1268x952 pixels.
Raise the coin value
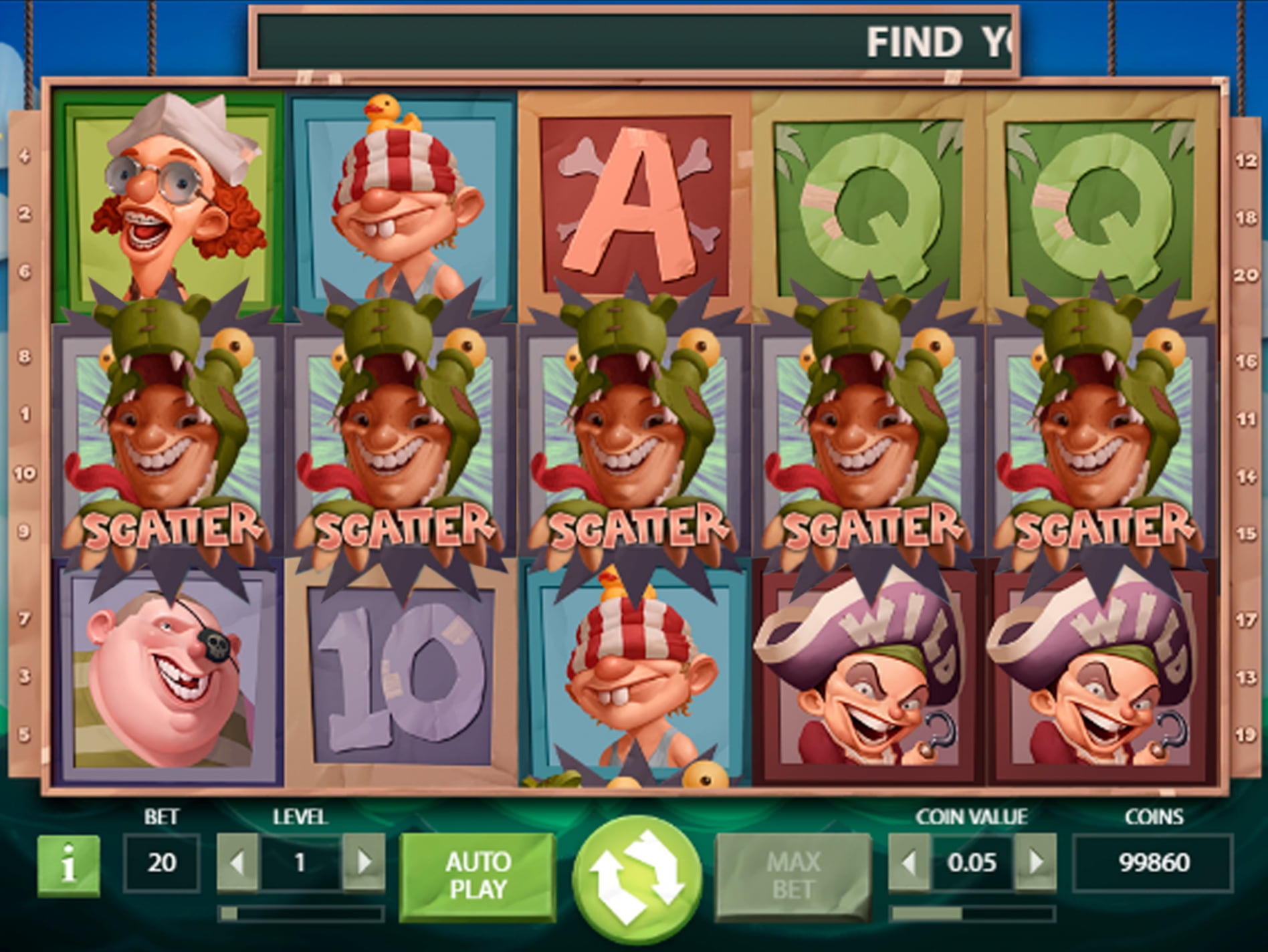click(x=1035, y=862)
